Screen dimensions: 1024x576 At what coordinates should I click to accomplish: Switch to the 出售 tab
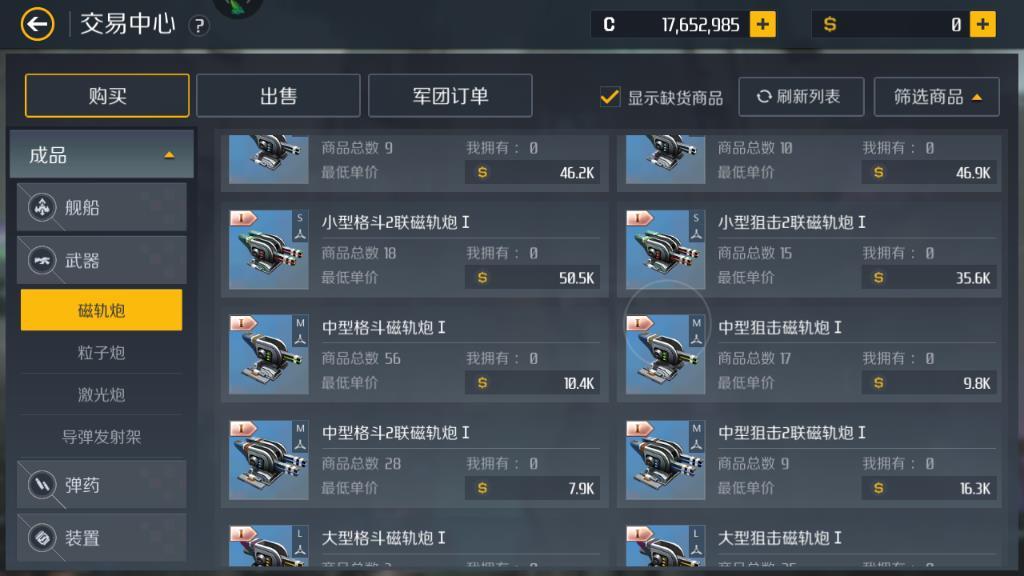click(278, 96)
